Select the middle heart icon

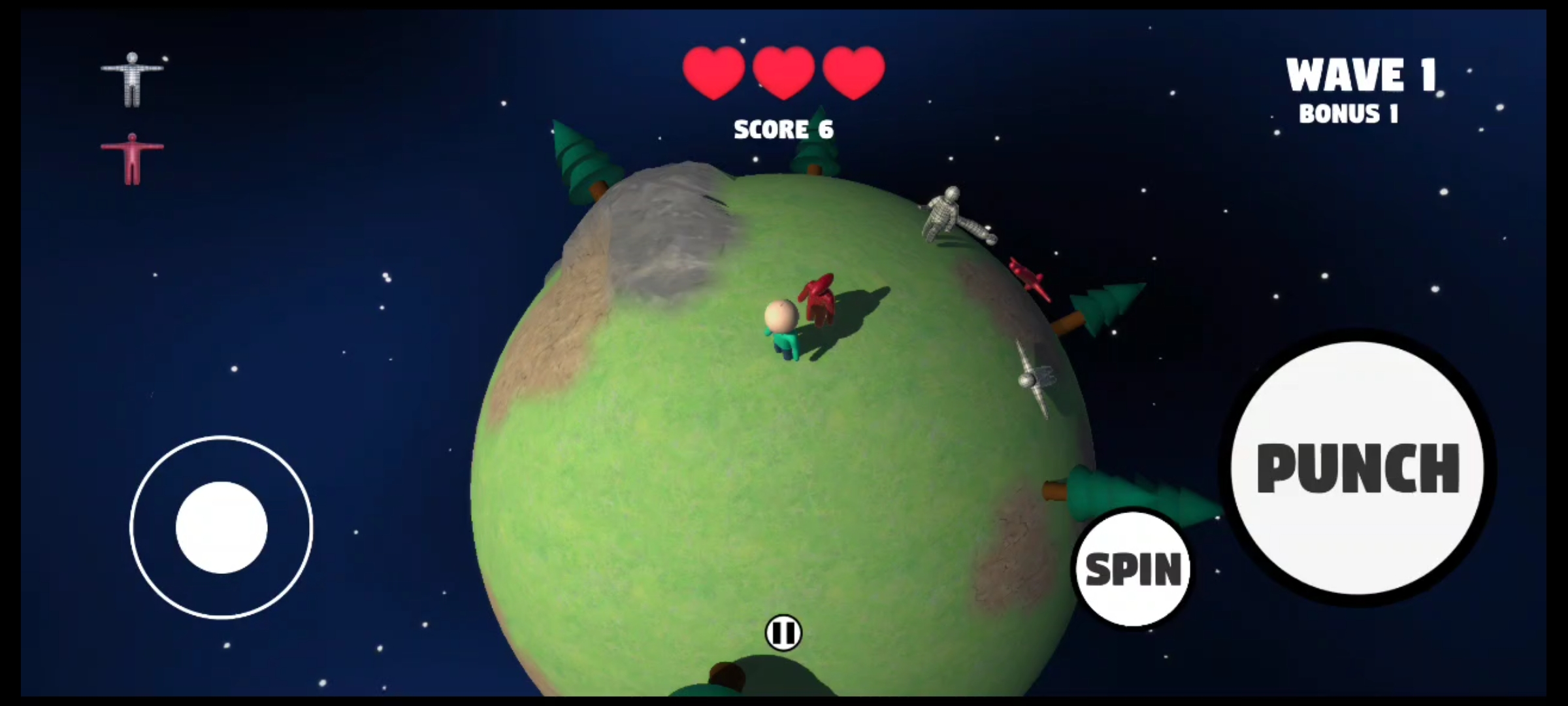[783, 72]
